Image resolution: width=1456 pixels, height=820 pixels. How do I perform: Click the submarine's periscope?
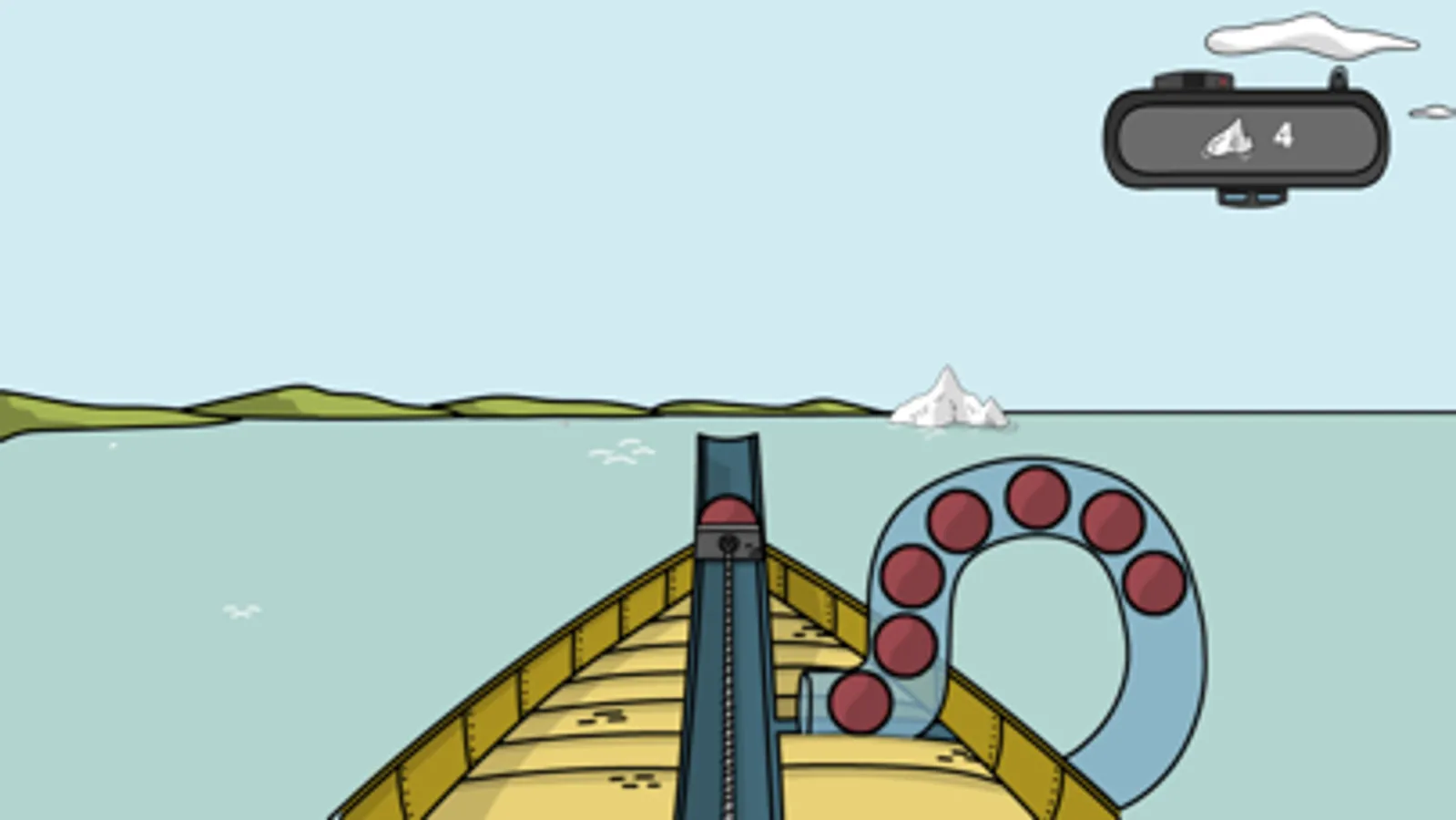coord(1339,77)
